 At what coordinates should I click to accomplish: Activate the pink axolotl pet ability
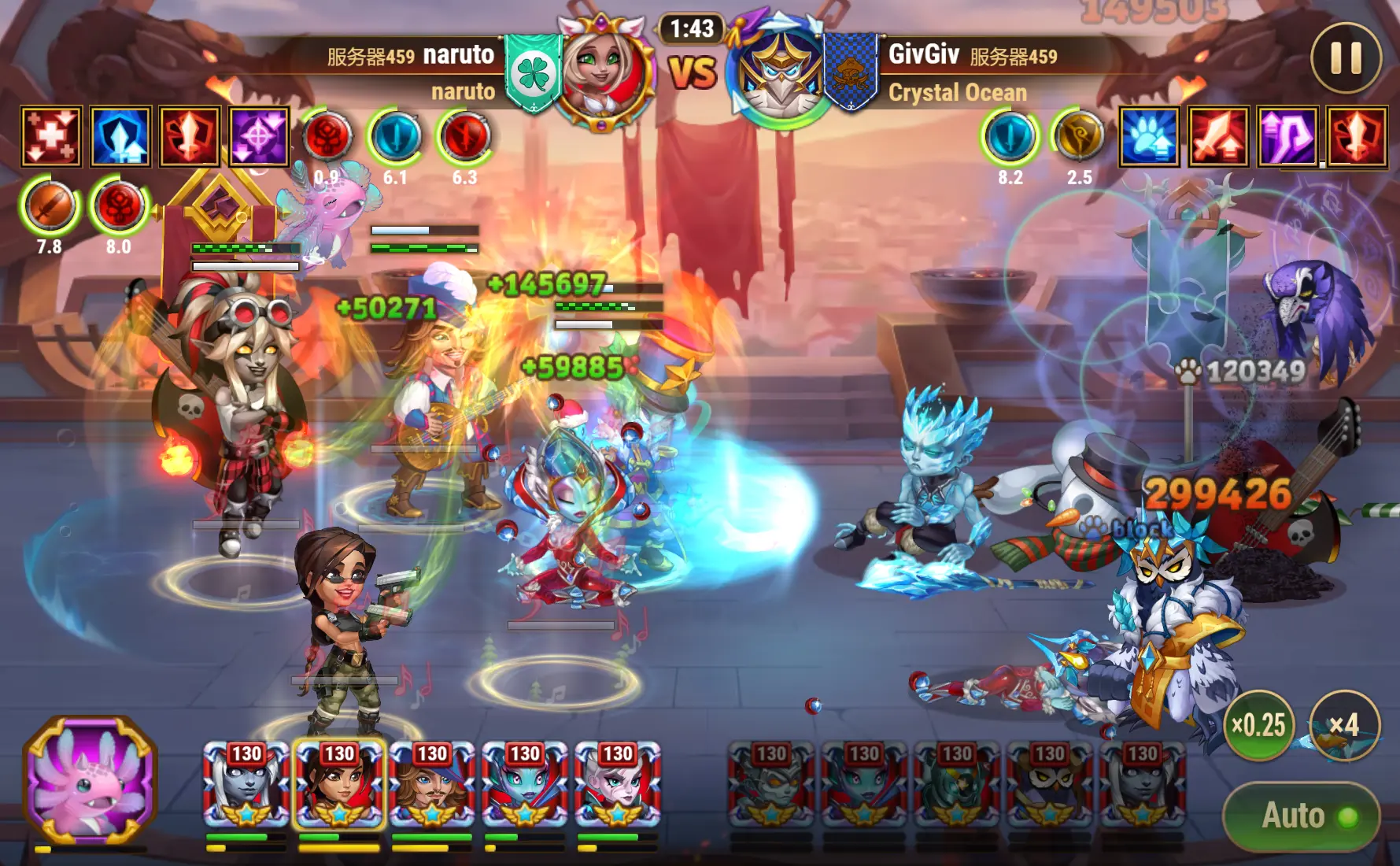click(x=91, y=777)
